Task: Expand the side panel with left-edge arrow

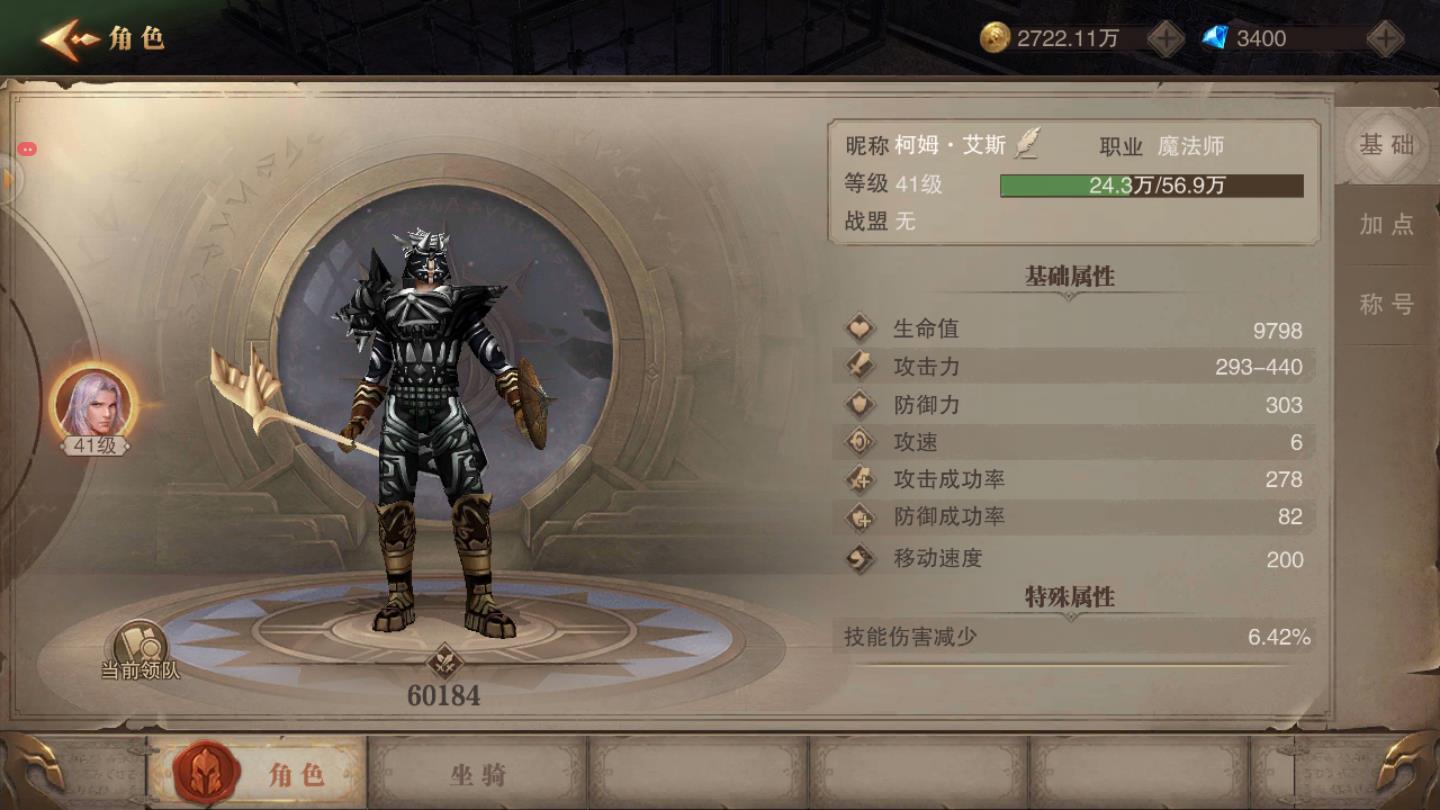Action: (x=10, y=180)
